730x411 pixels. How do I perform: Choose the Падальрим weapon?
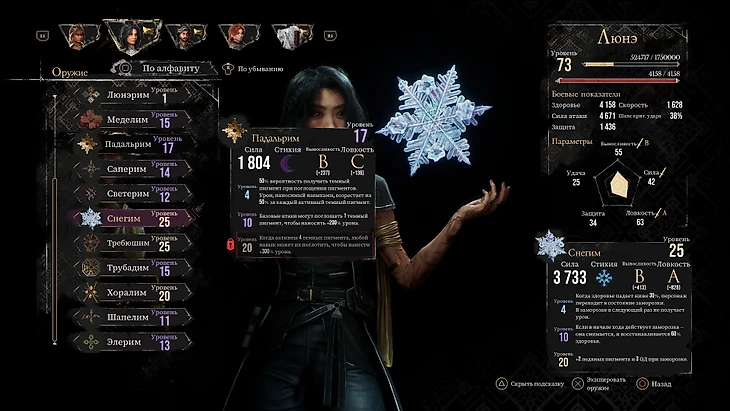125,144
